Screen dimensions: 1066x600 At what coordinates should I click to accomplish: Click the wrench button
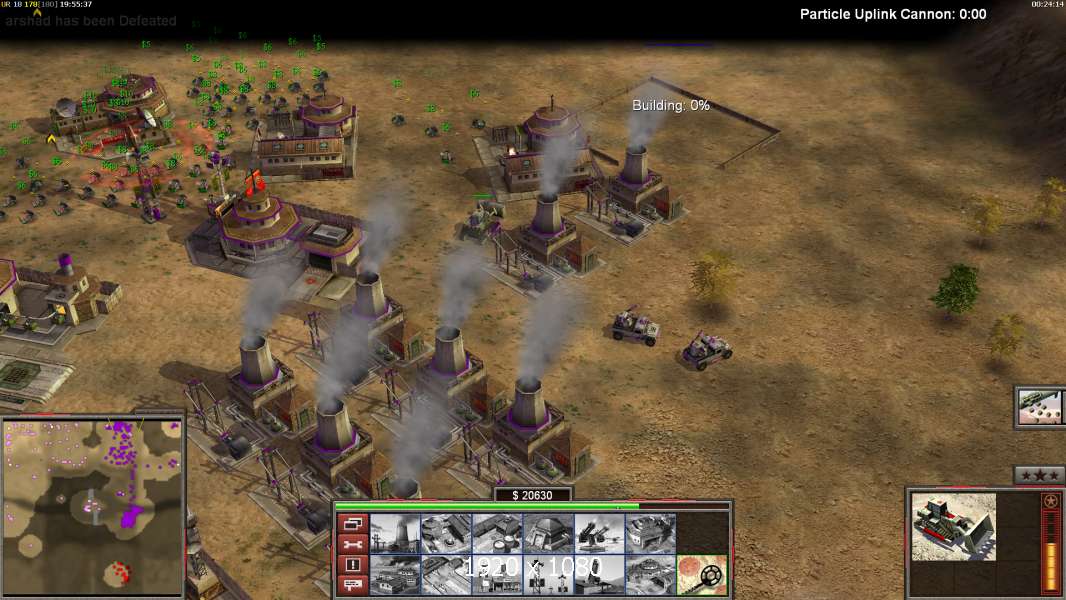(x=352, y=545)
